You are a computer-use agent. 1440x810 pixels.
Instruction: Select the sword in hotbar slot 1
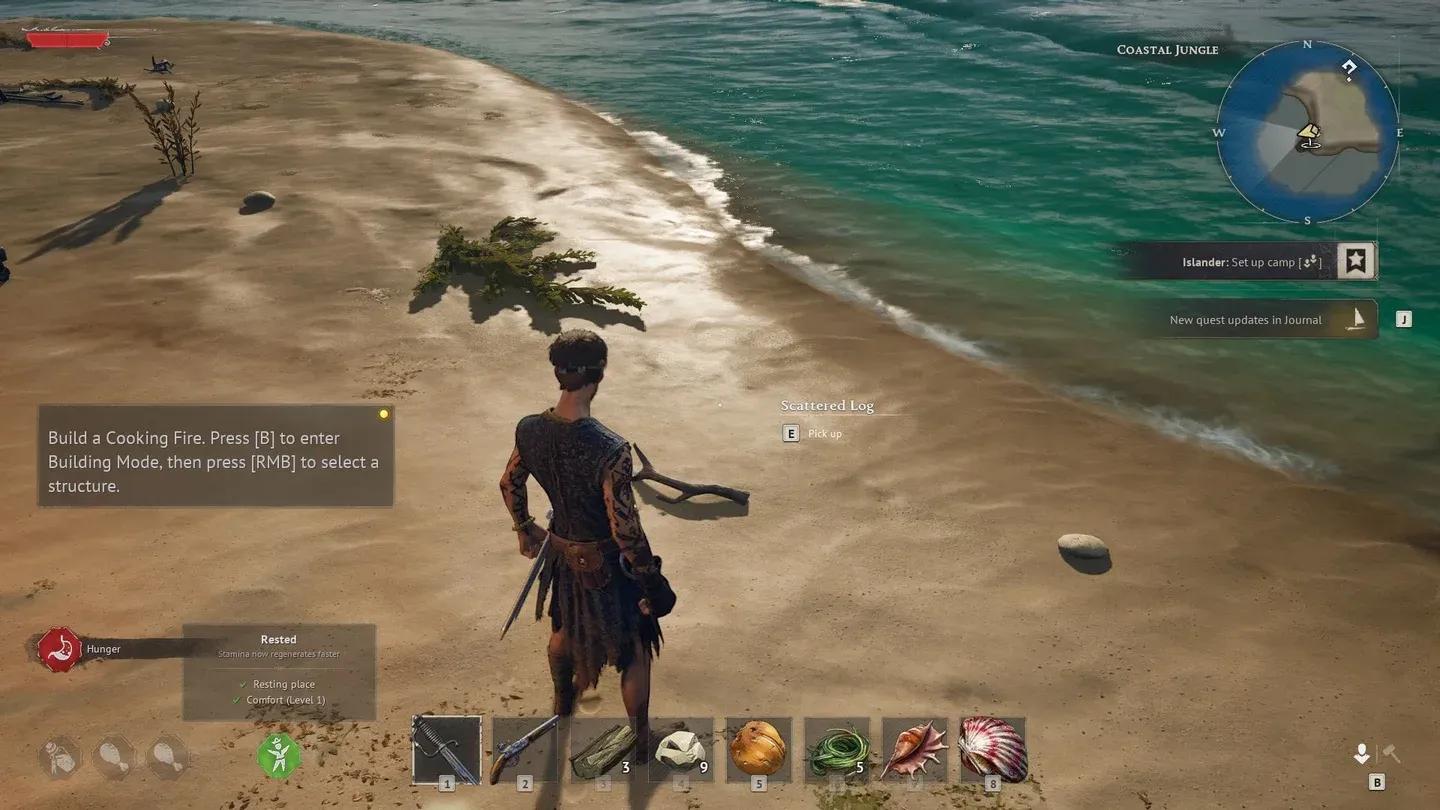tap(447, 750)
